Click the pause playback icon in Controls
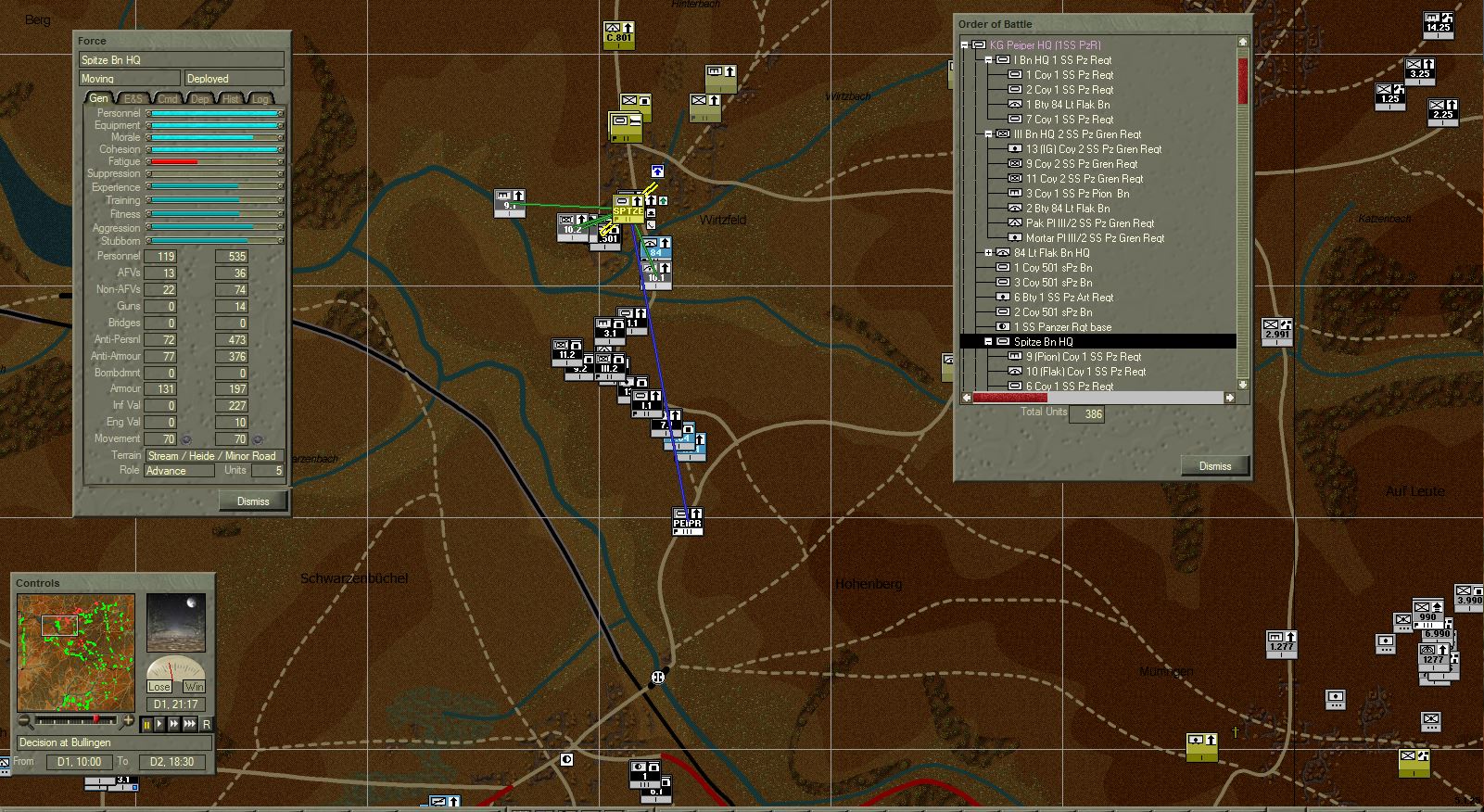The image size is (1484, 812). click(x=147, y=724)
